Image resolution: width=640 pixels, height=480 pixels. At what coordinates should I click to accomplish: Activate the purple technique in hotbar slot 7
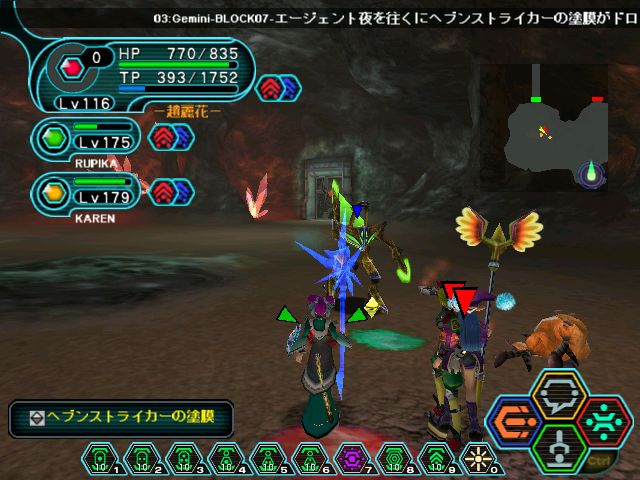coord(351,459)
